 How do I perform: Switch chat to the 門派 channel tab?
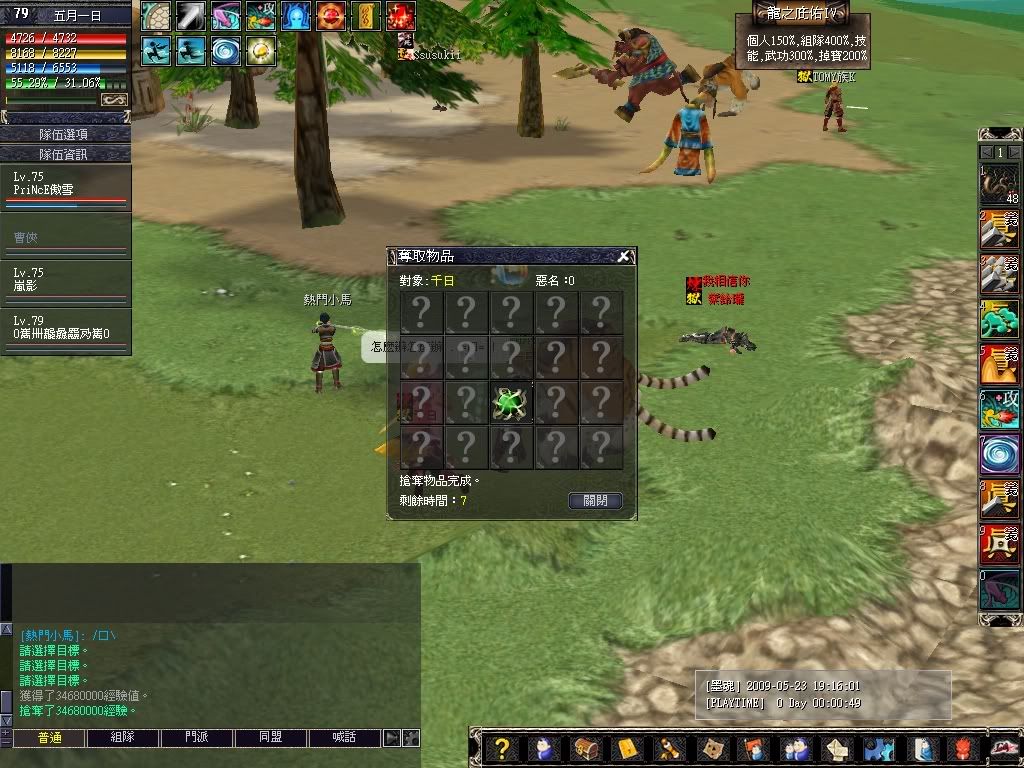[197, 738]
